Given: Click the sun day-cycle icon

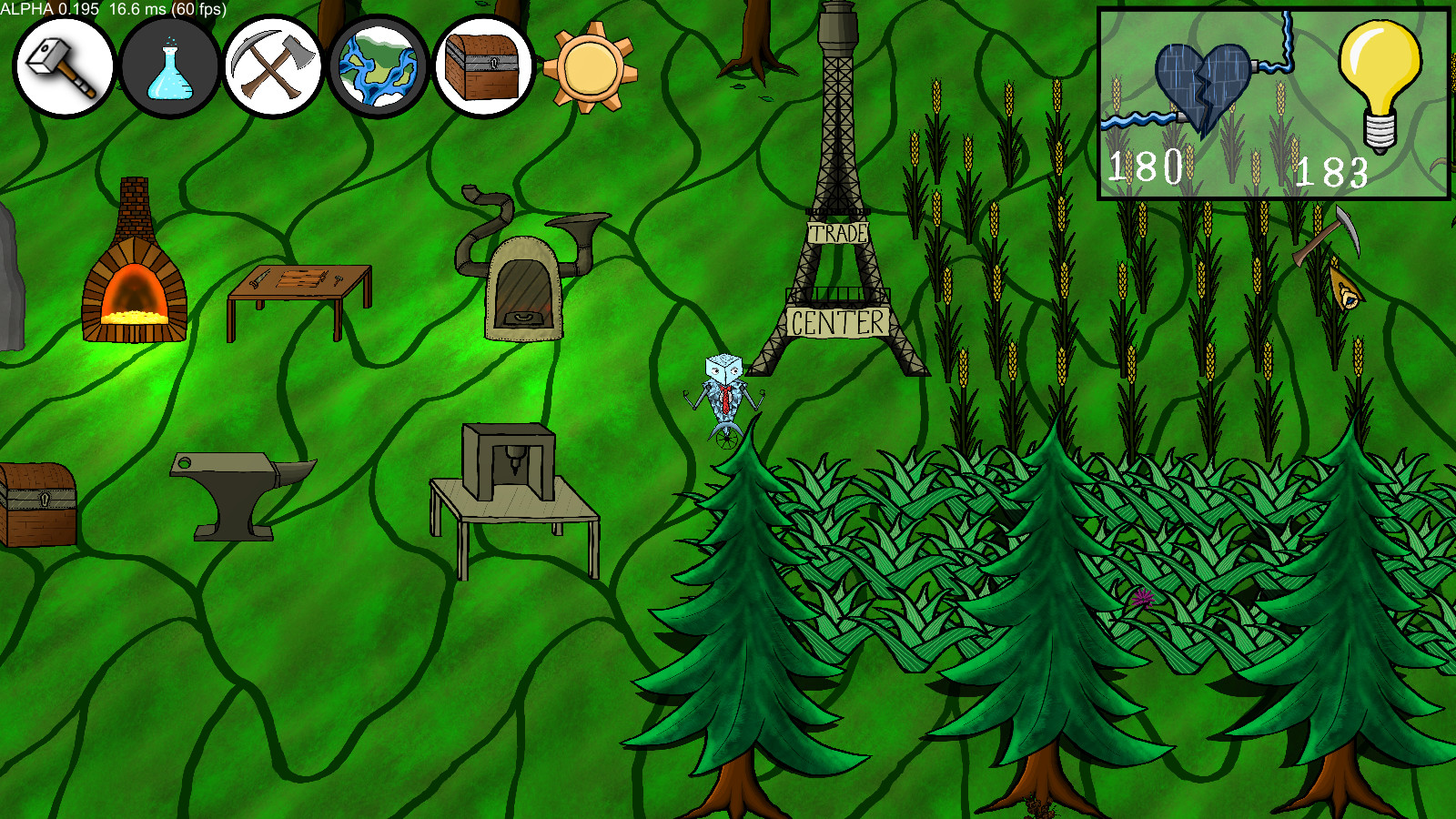Looking at the screenshot, I should (590, 67).
